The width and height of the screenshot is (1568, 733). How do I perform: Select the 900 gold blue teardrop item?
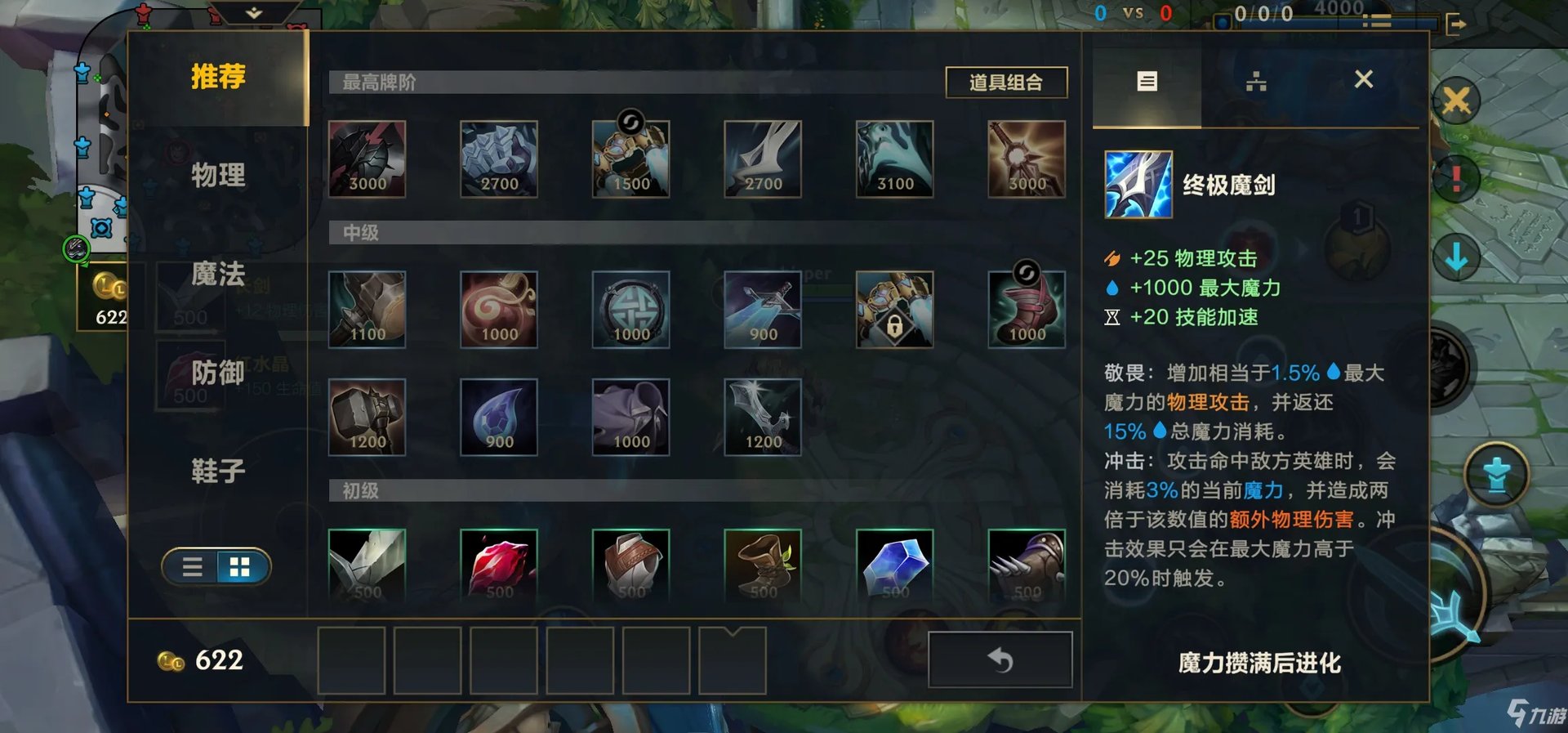499,417
